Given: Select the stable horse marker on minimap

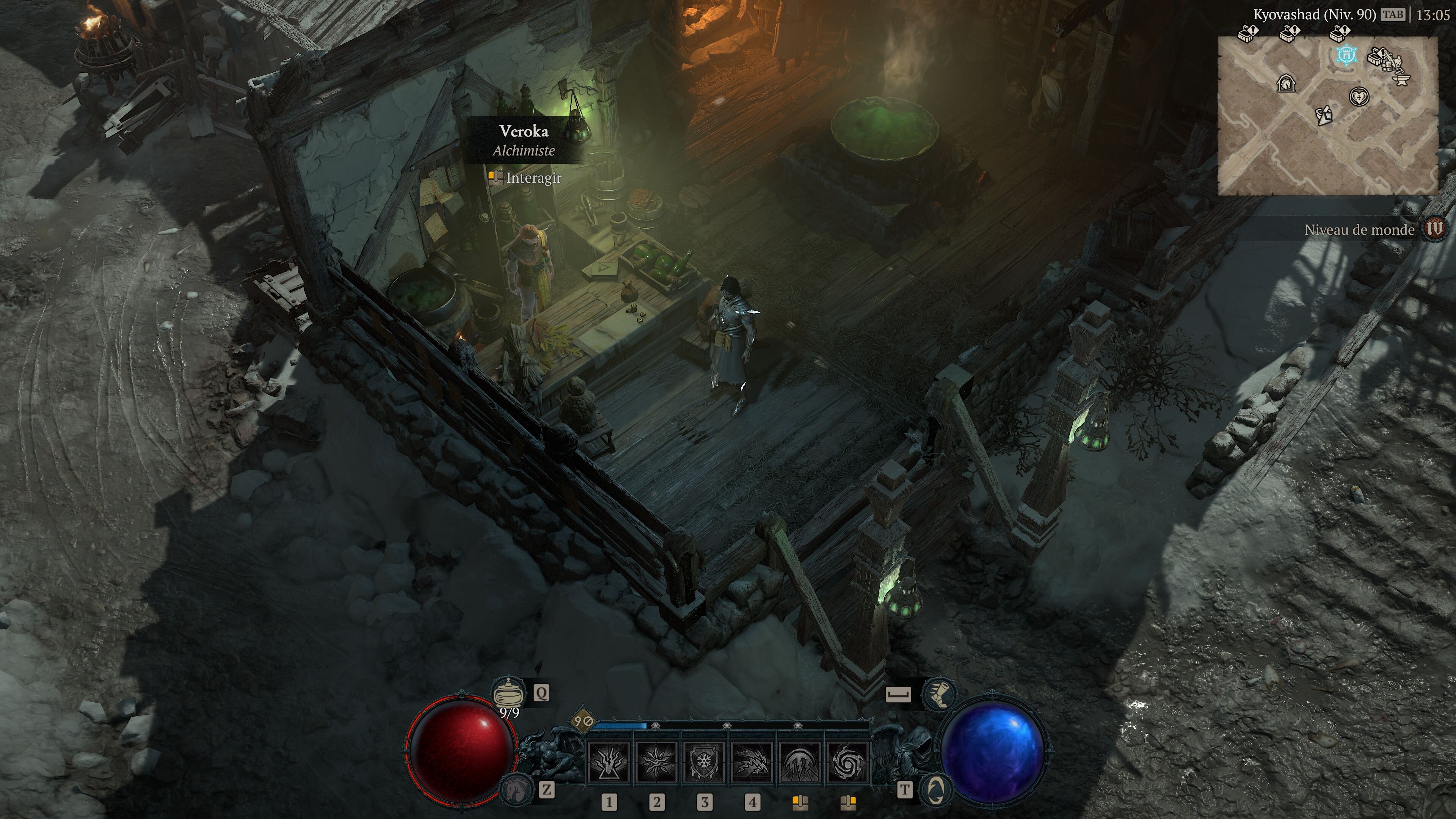Looking at the screenshot, I should click(x=1287, y=84).
